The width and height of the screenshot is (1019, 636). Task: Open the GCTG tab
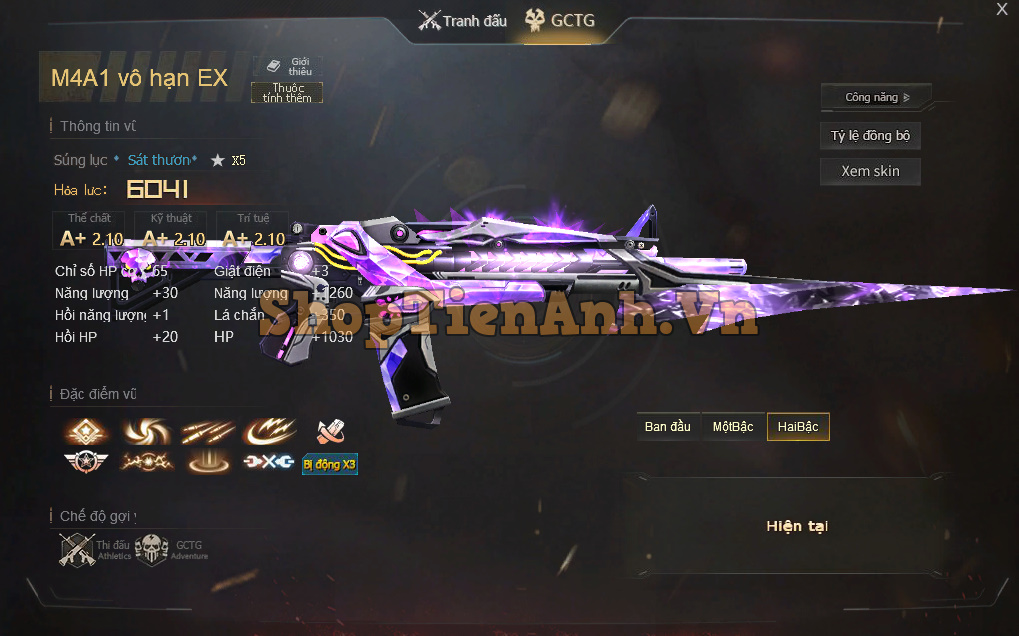tap(560, 21)
